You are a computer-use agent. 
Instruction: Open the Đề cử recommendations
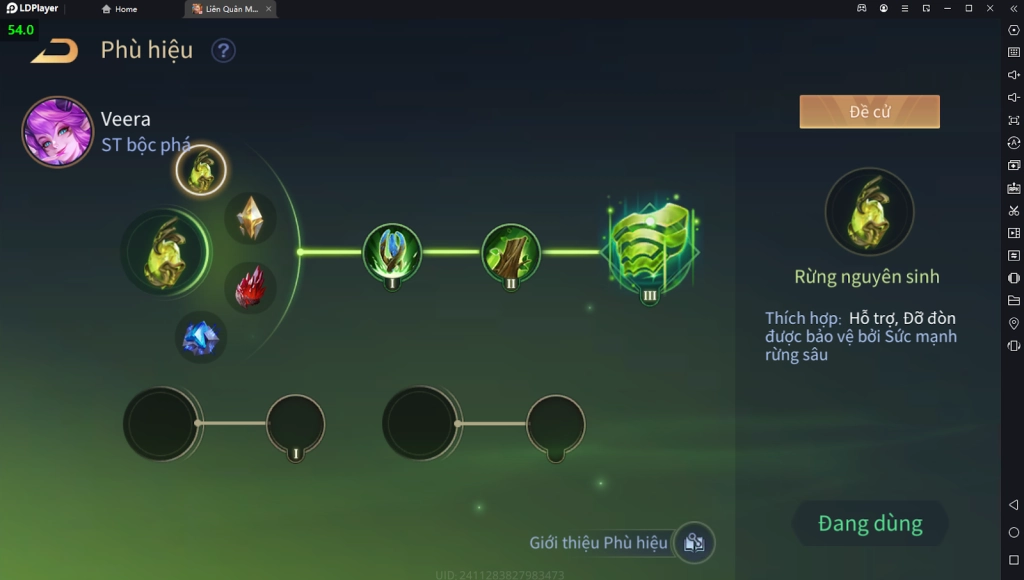(869, 112)
